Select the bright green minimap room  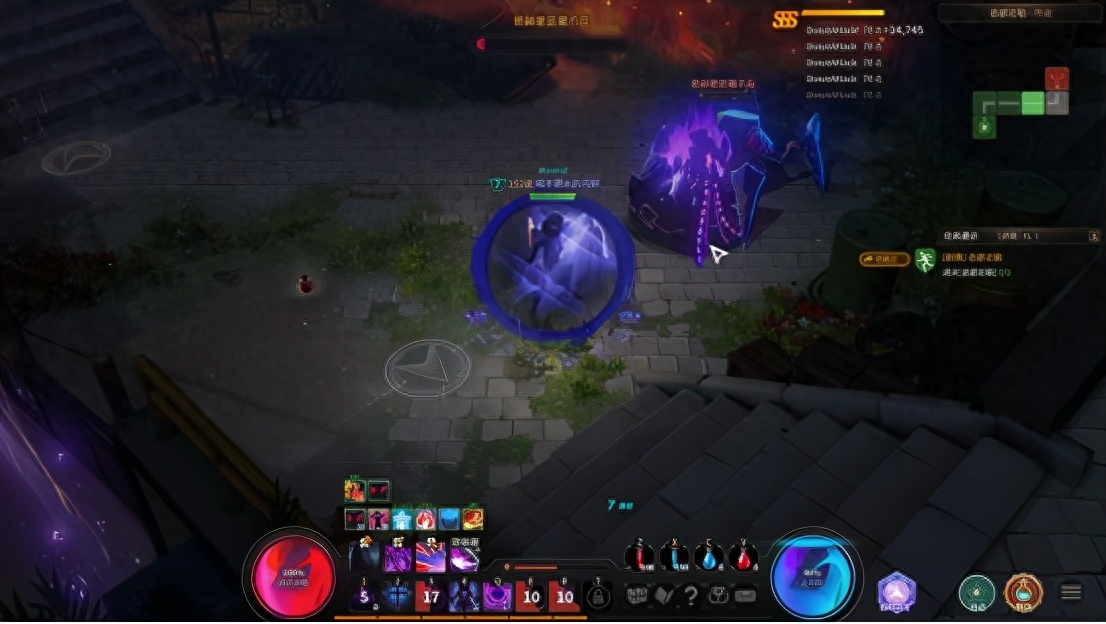[1032, 103]
